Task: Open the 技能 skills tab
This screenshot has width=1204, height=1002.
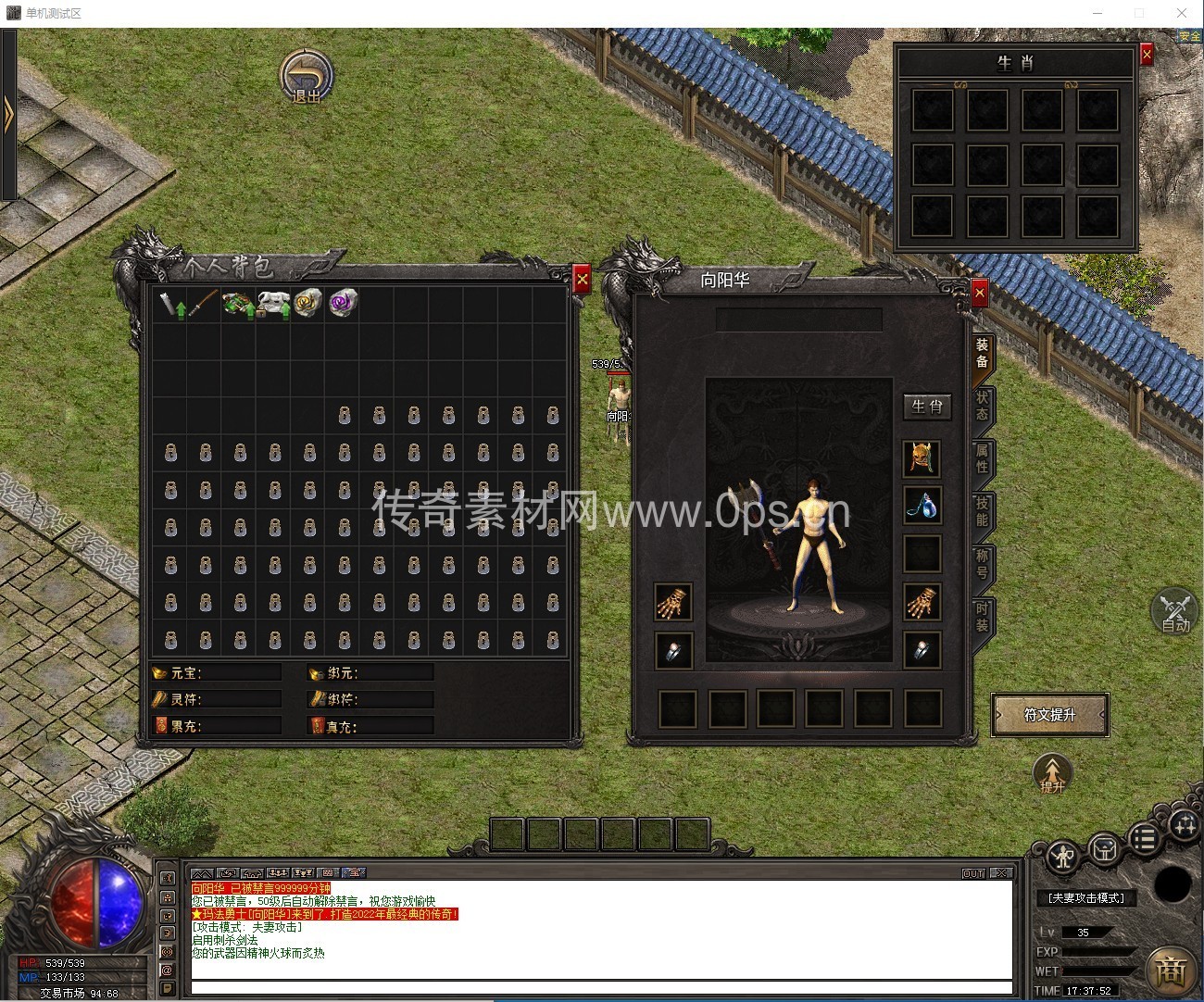Action: (982, 510)
